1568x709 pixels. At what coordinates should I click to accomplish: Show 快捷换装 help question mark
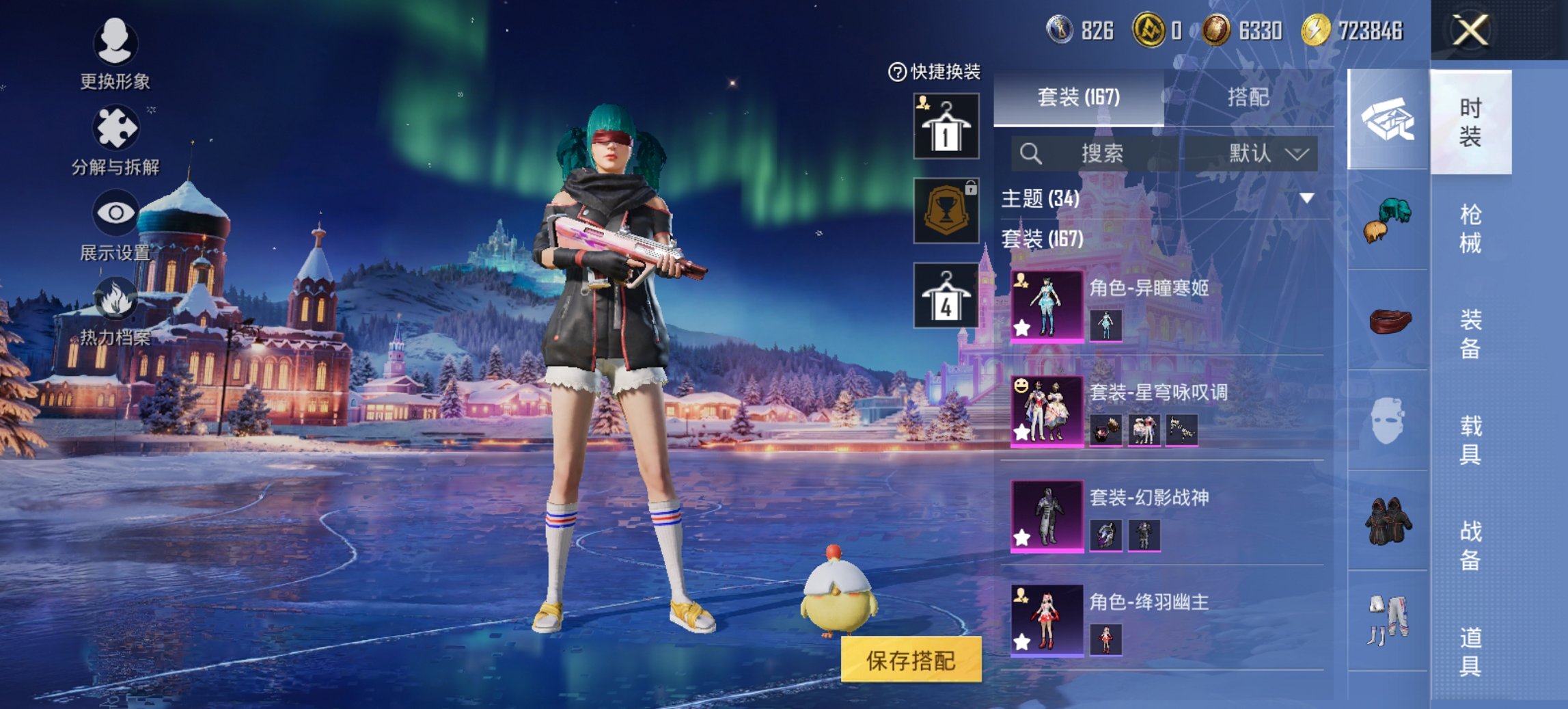tap(896, 72)
